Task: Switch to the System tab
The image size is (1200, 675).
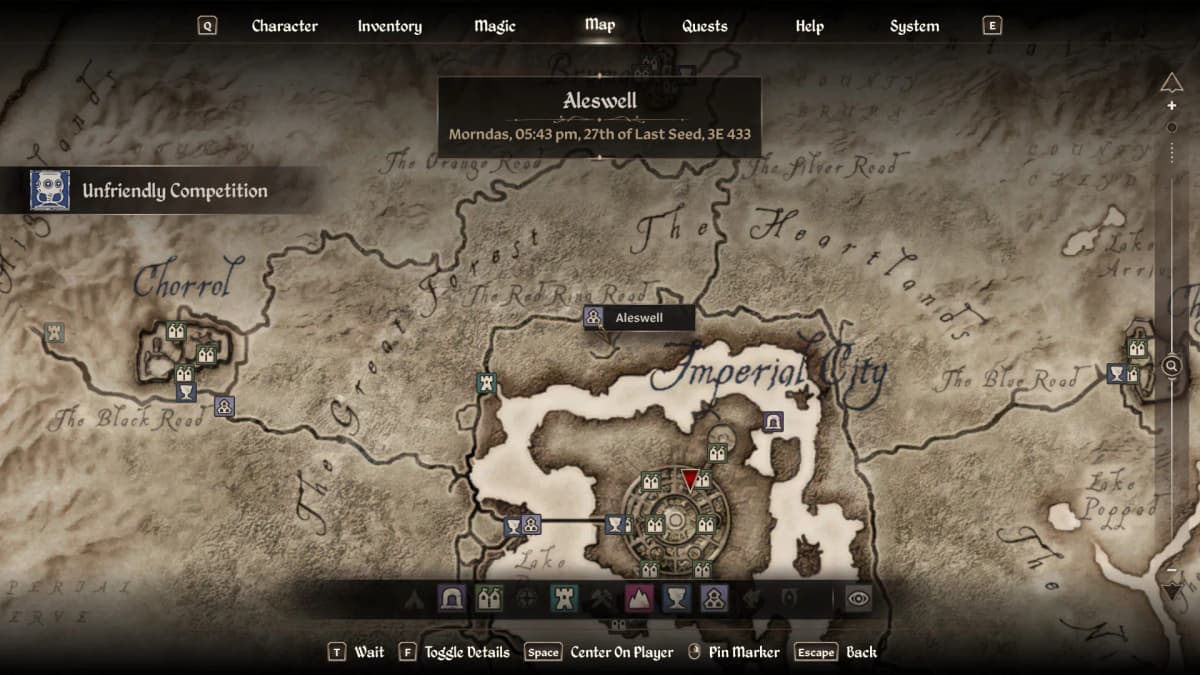Action: [x=914, y=26]
